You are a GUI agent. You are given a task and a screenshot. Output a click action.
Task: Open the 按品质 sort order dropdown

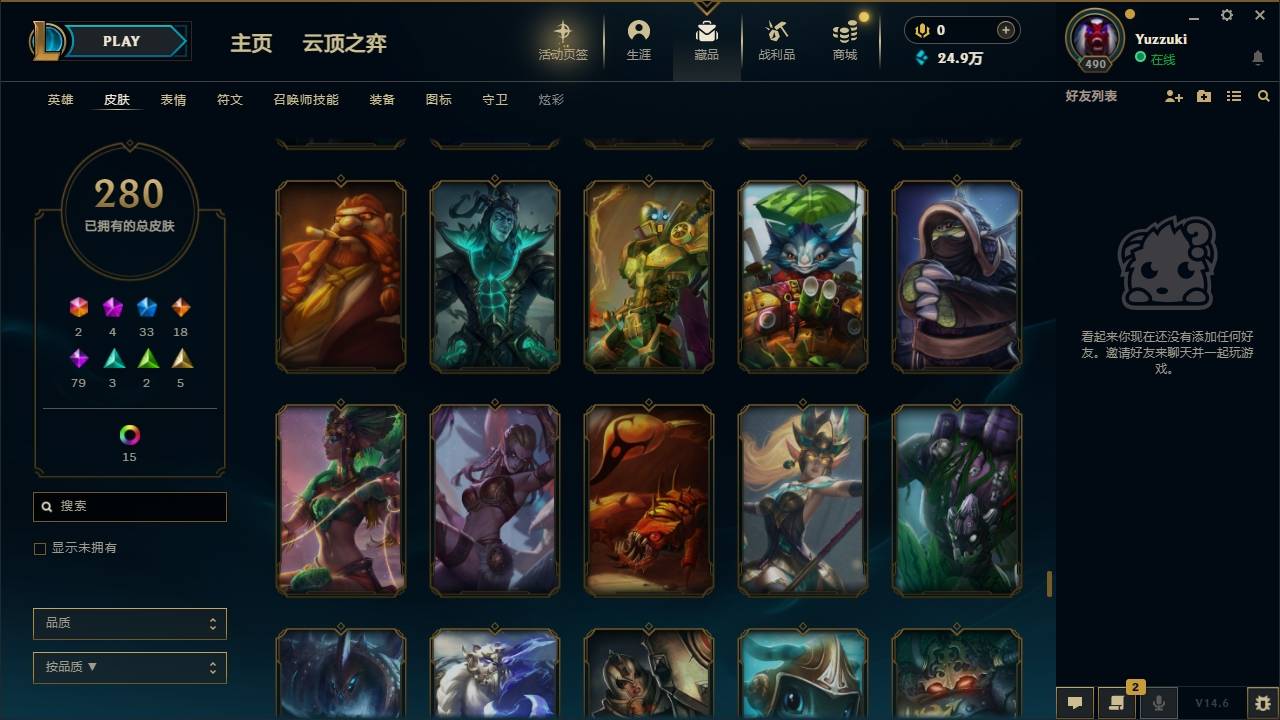click(129, 667)
